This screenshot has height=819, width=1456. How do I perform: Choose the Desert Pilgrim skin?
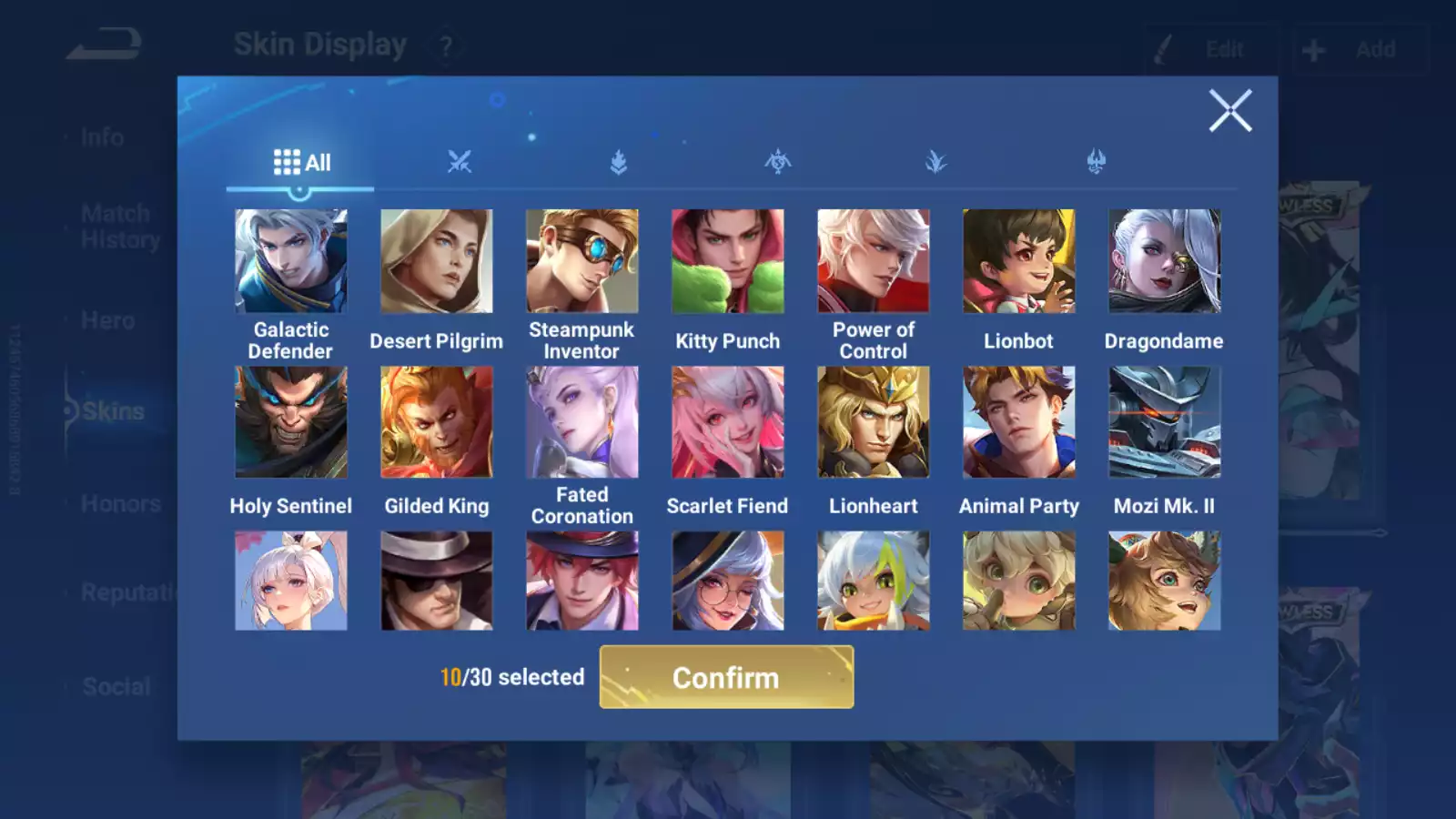pos(437,261)
